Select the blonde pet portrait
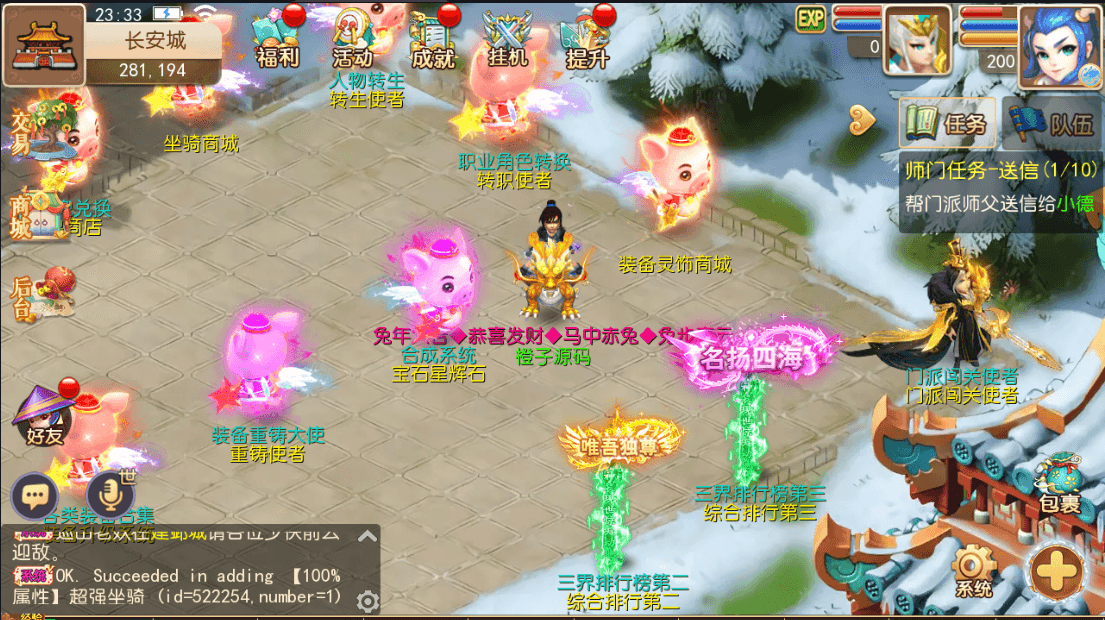Screen dimensions: 1105x620 tap(917, 40)
